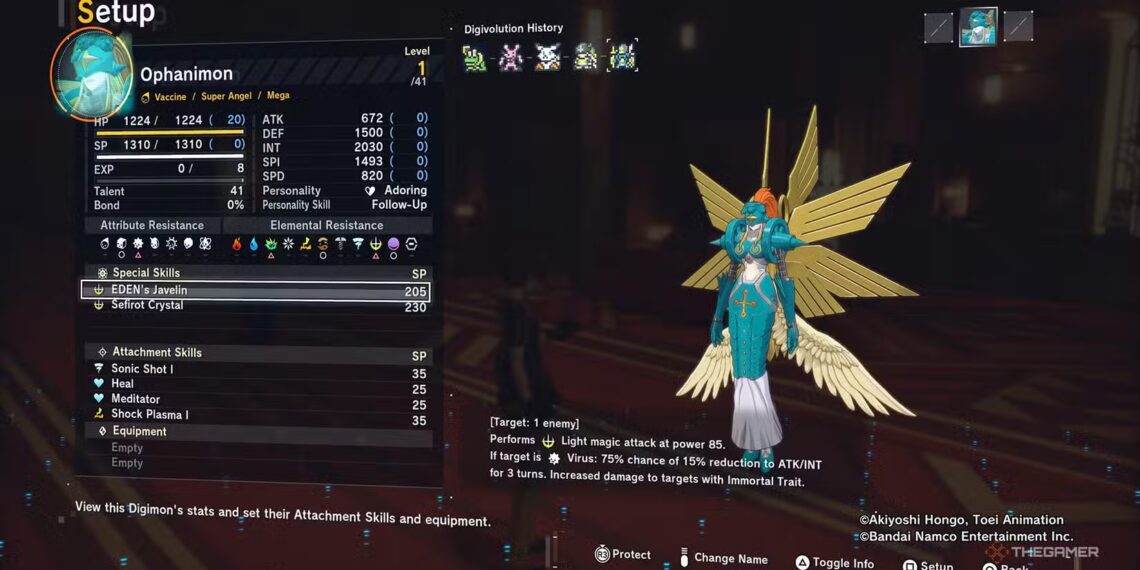Select the pink Digimon in Digivolution History

click(x=511, y=58)
